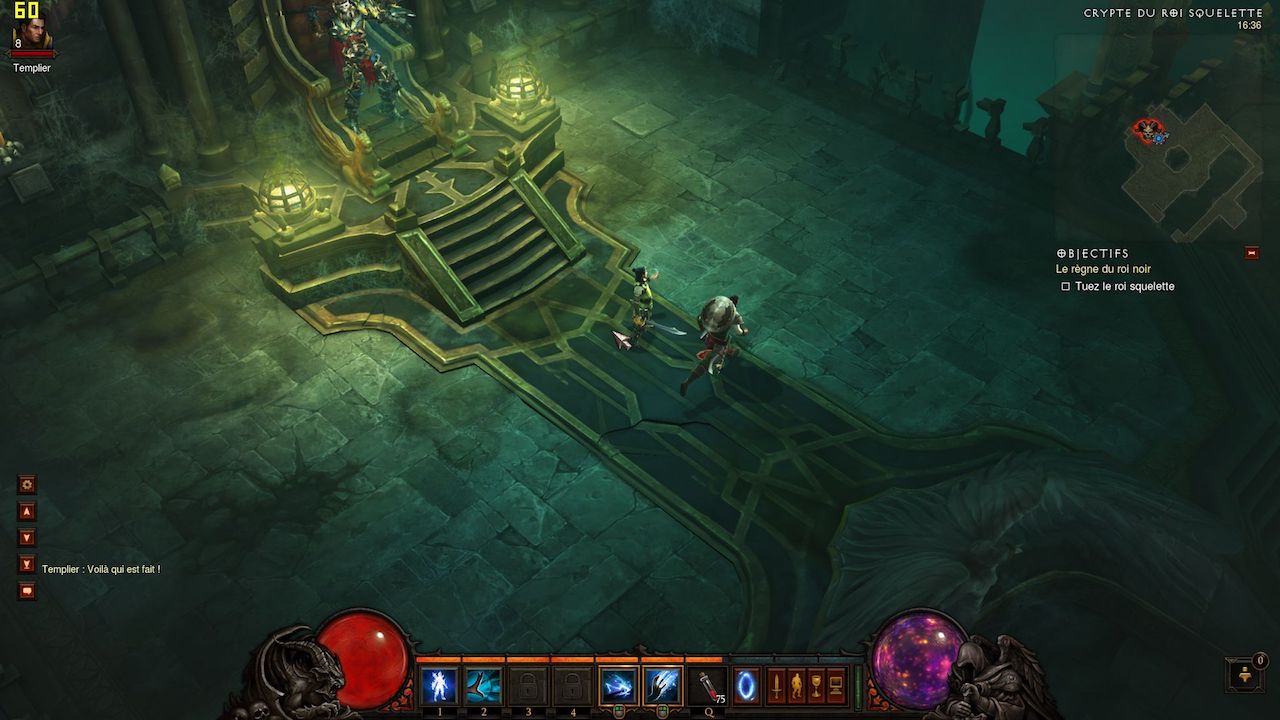Jump to bottom of the chat log
This screenshot has height=720, width=1280.
(x=27, y=564)
